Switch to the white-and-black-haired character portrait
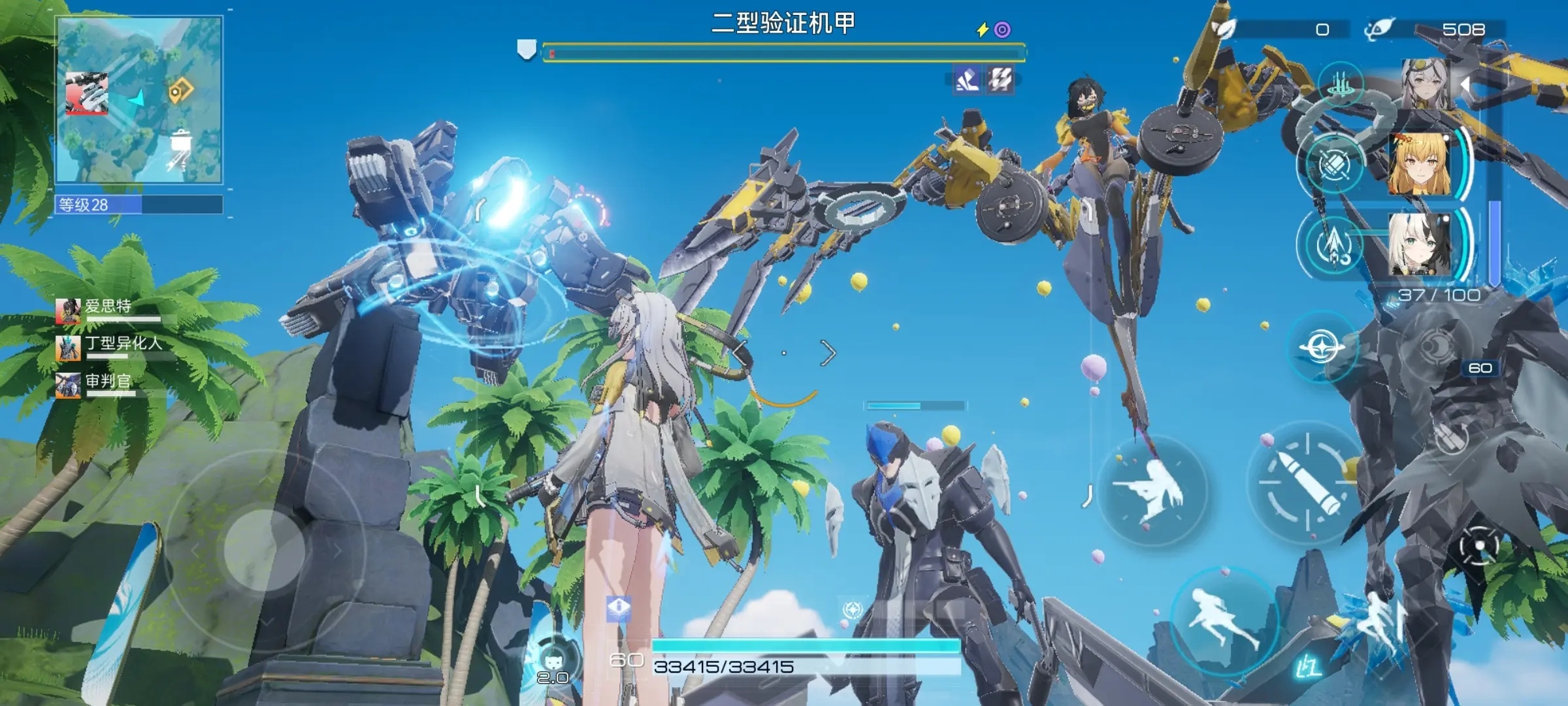This screenshot has width=1568, height=706. point(1418,244)
